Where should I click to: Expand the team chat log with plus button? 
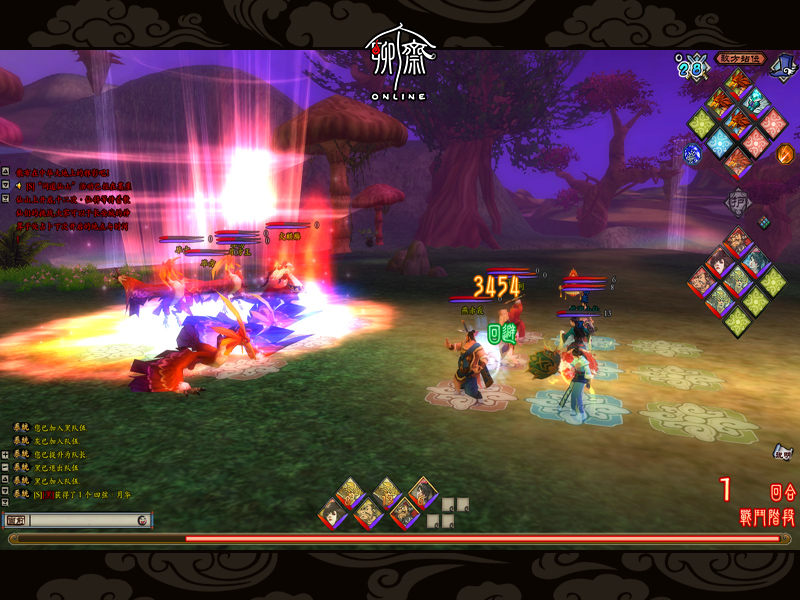pos(5,453)
